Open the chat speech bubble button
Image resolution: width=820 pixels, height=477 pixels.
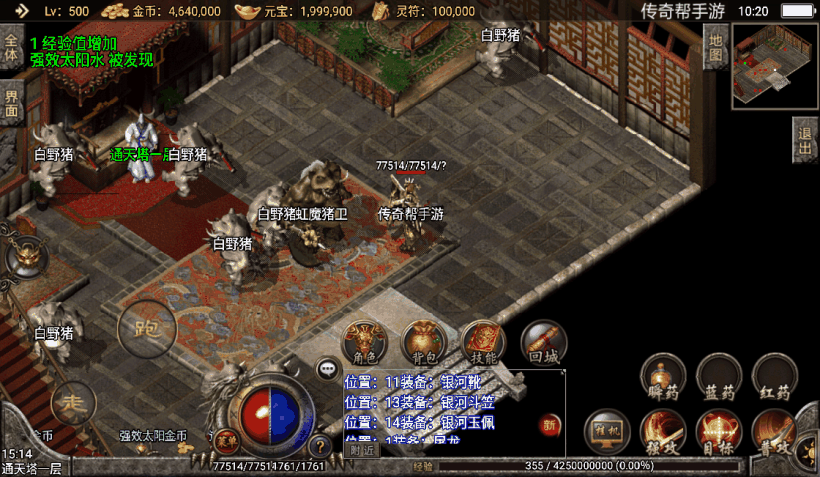(328, 369)
